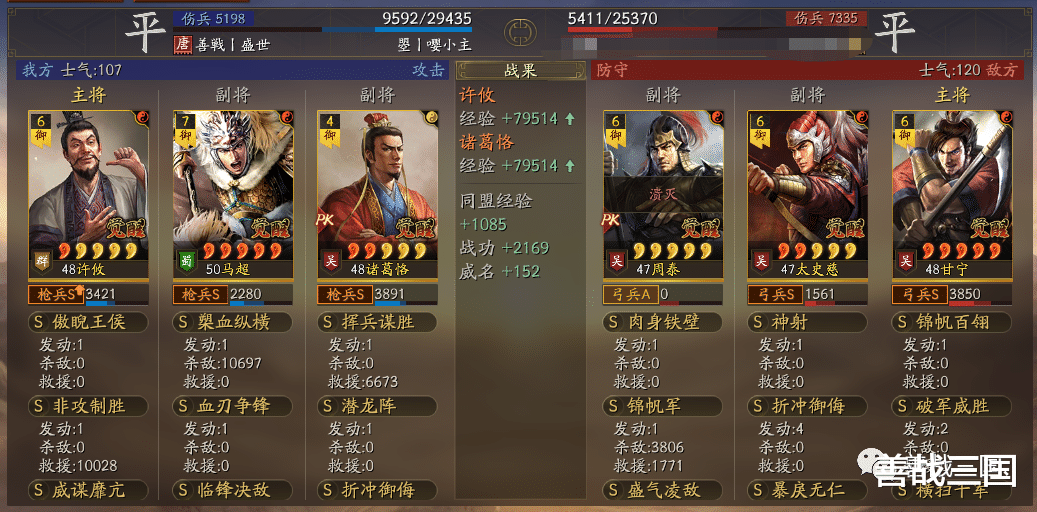View the 神射 skill info
1037x512 pixels.
pyautogui.click(x=807, y=322)
